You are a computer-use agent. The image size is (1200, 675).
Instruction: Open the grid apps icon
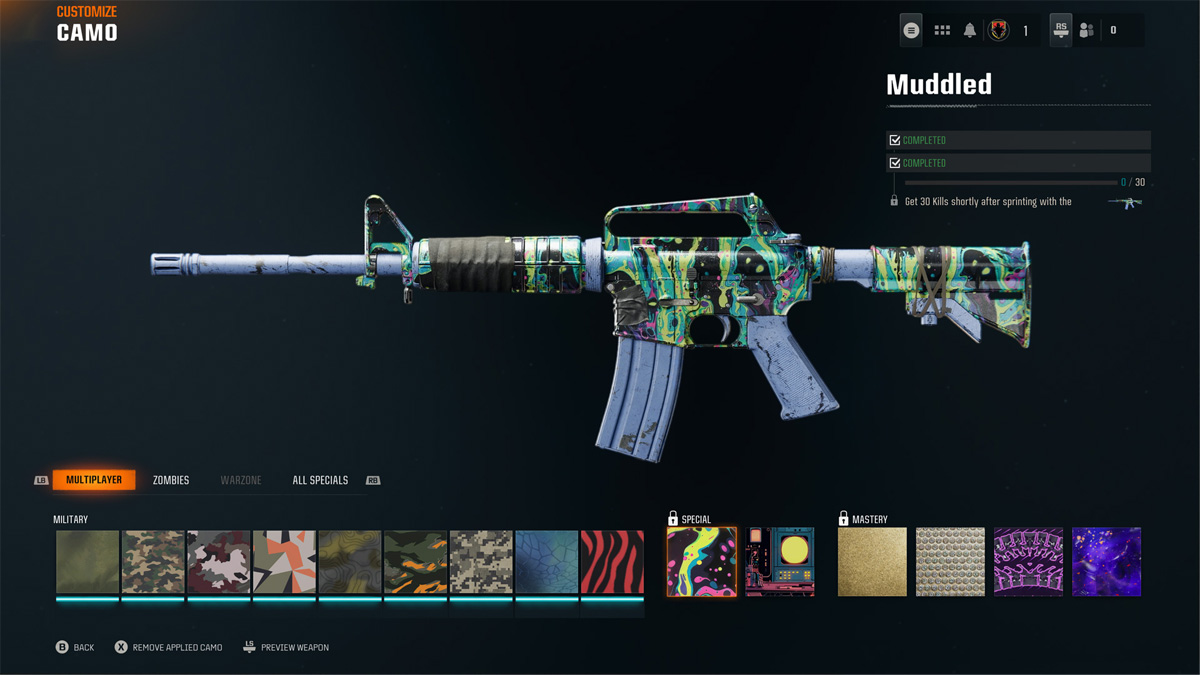(x=942, y=30)
